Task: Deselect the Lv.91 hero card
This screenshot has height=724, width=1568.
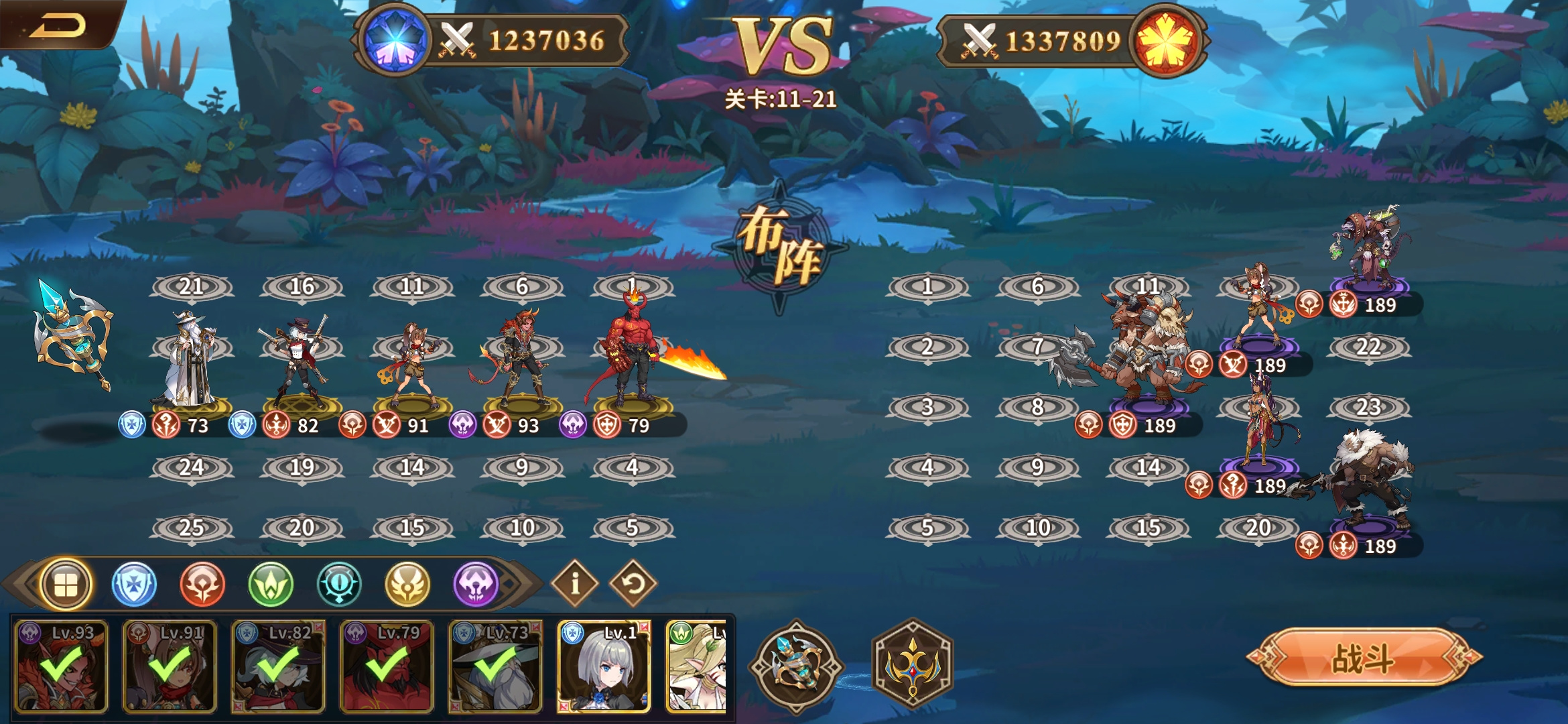Action: (x=170, y=666)
